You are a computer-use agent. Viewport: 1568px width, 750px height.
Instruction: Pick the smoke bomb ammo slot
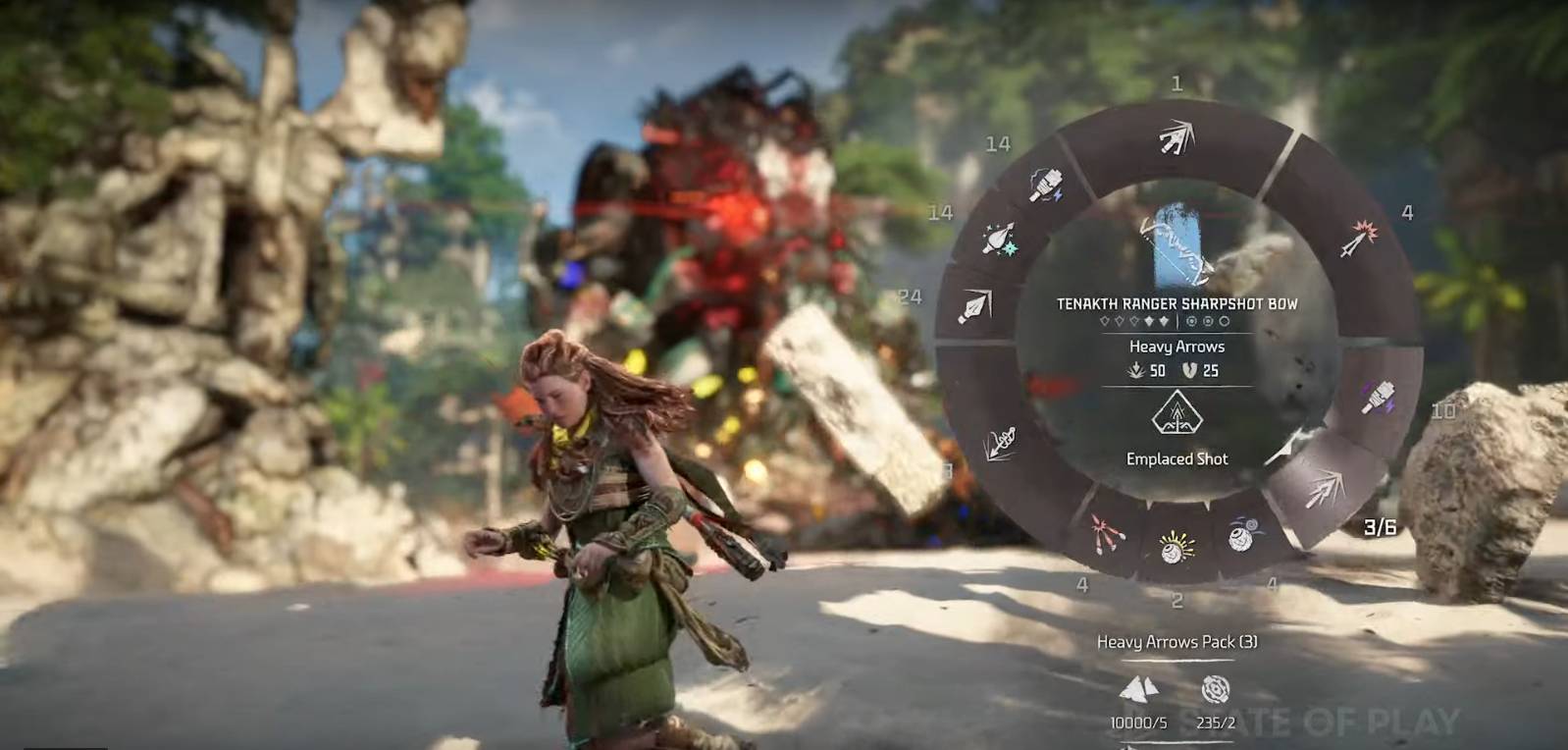click(1241, 536)
